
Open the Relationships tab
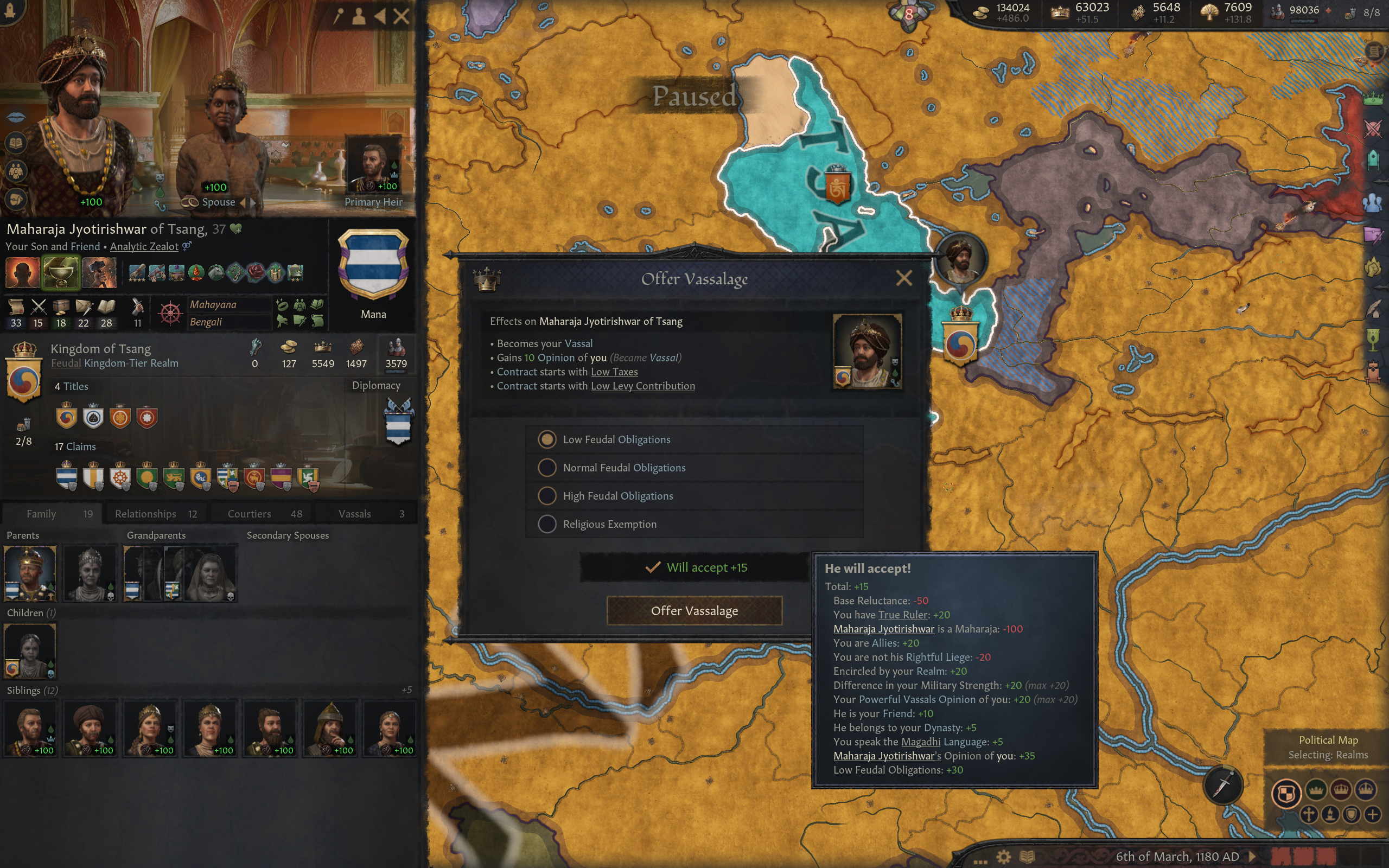click(156, 514)
